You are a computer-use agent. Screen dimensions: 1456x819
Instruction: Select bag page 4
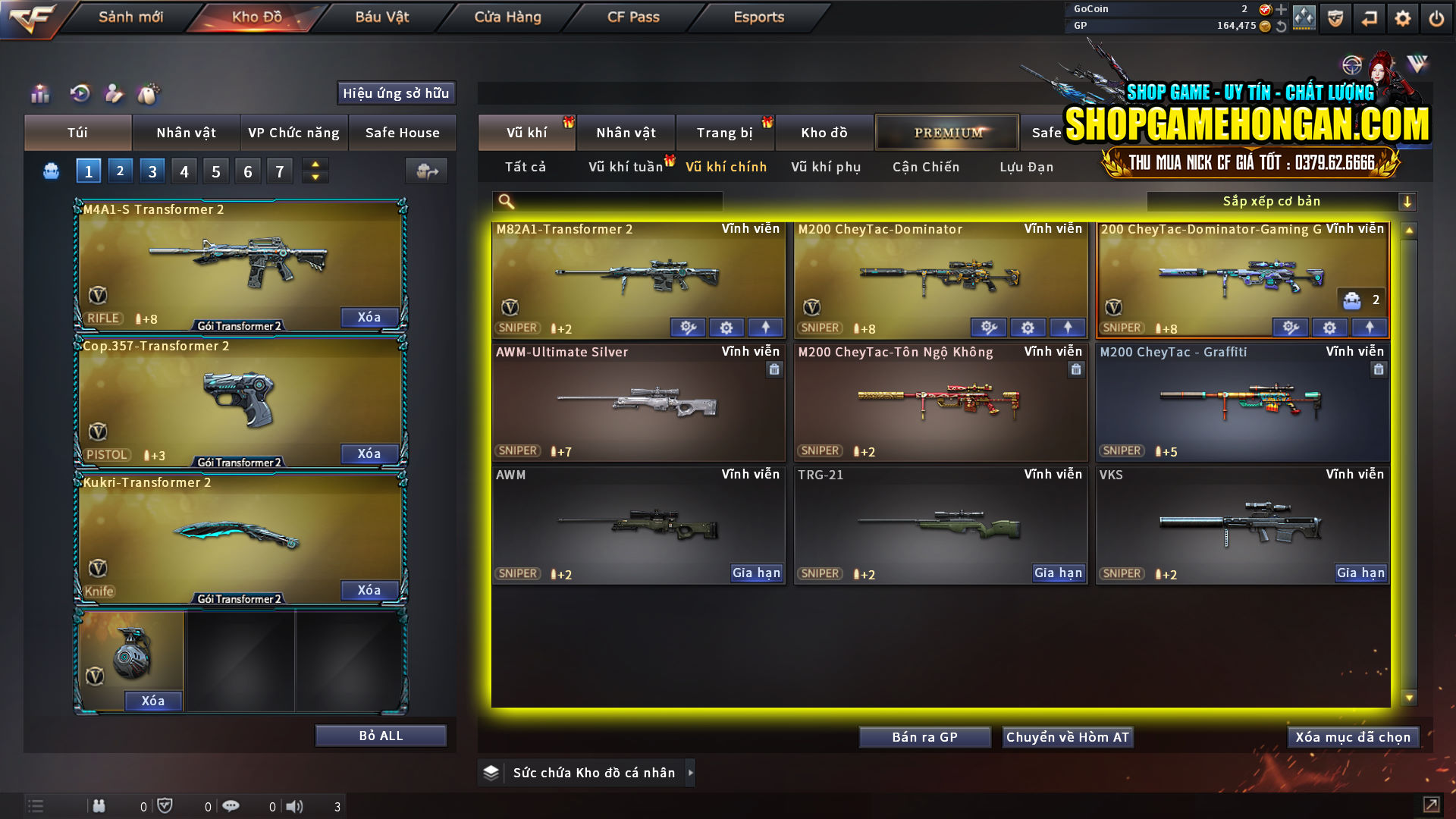coord(184,171)
